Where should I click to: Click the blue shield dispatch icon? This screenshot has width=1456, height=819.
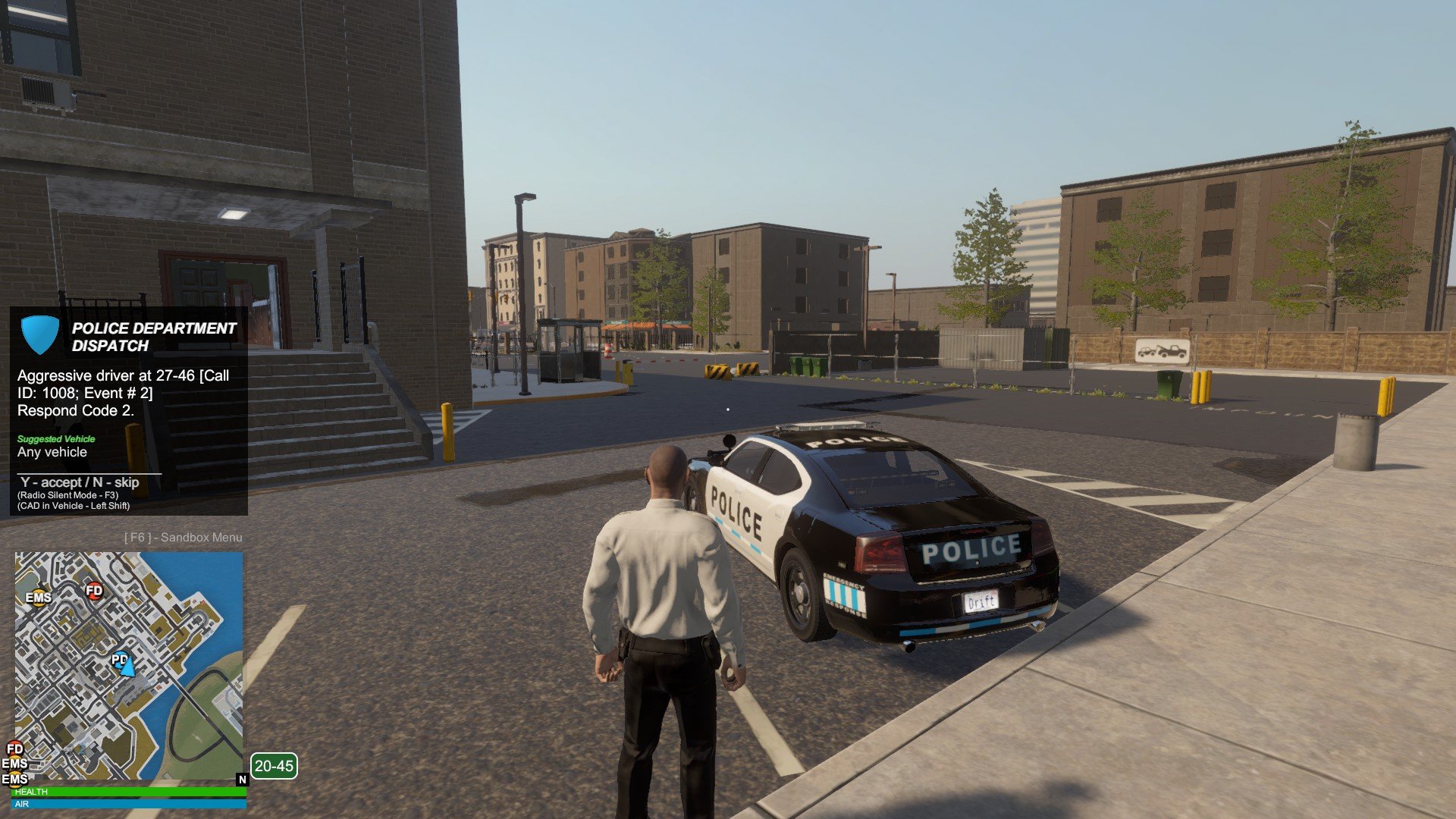(39, 334)
